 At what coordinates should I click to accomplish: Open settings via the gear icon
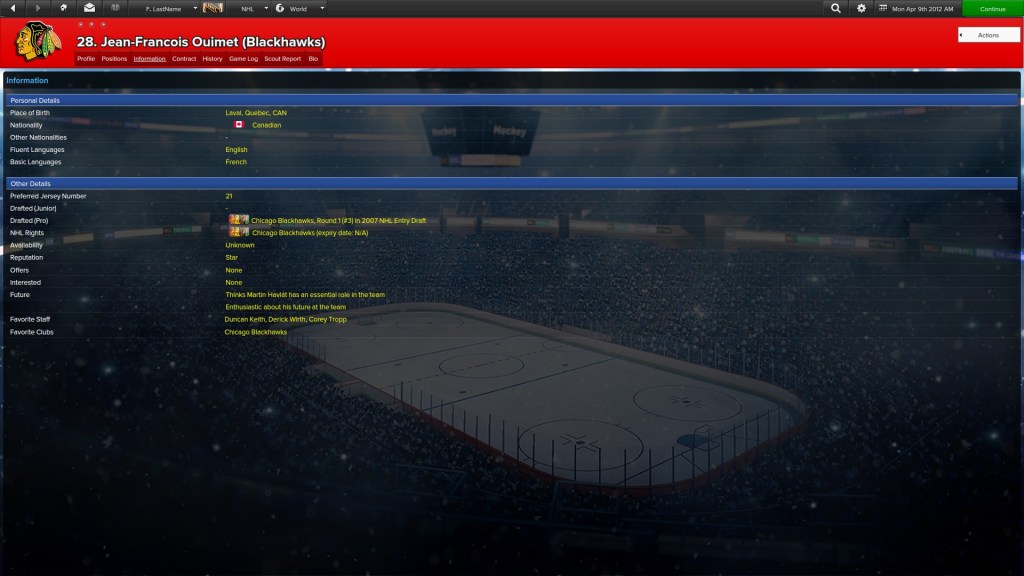pyautogui.click(x=862, y=8)
